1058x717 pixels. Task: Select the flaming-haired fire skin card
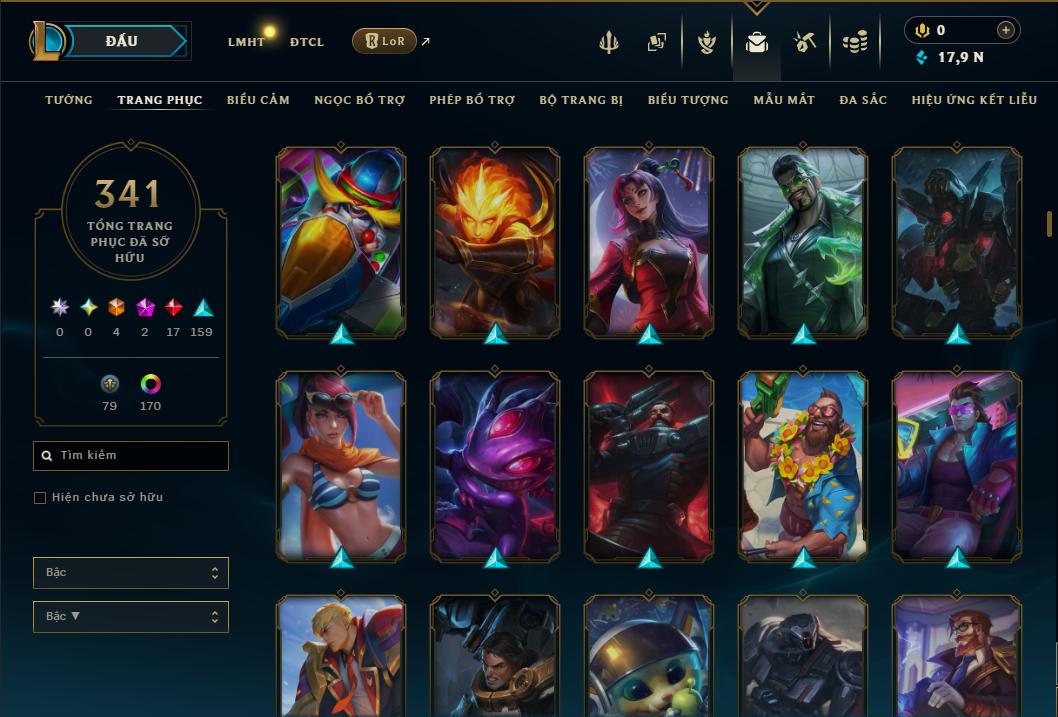click(x=495, y=242)
